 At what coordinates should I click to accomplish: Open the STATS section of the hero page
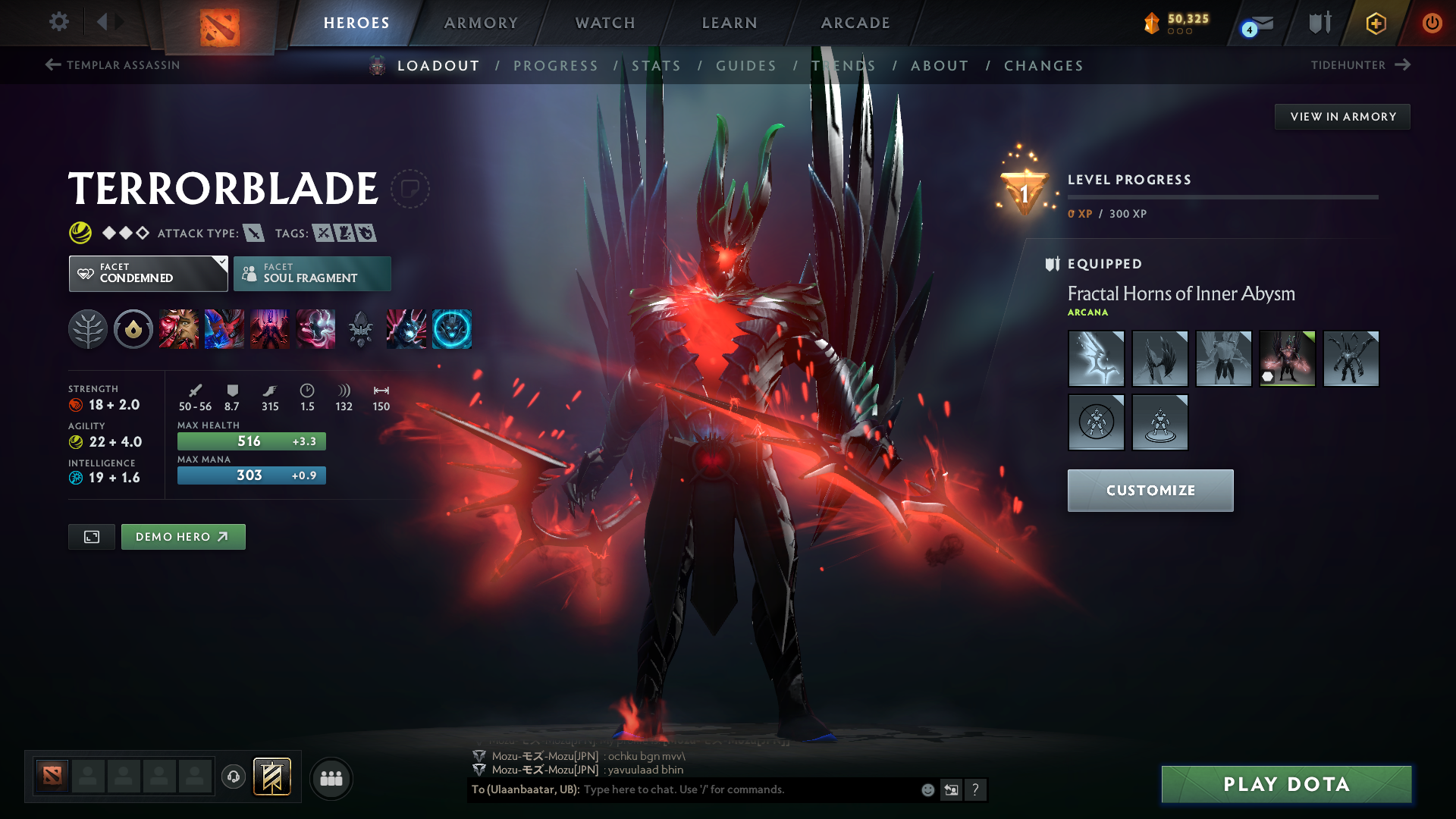click(x=657, y=65)
